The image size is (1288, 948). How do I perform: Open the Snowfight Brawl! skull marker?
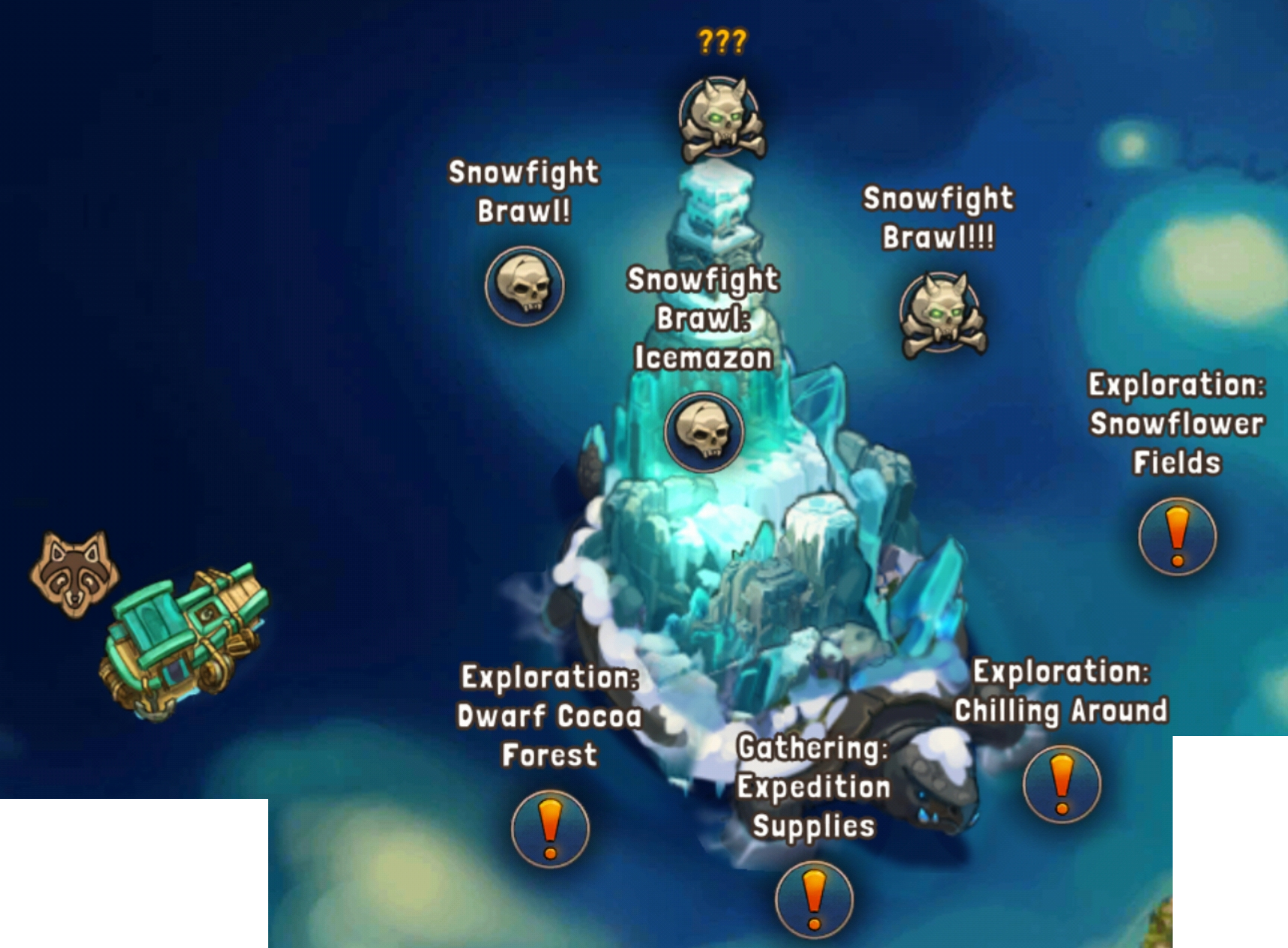[x=524, y=286]
